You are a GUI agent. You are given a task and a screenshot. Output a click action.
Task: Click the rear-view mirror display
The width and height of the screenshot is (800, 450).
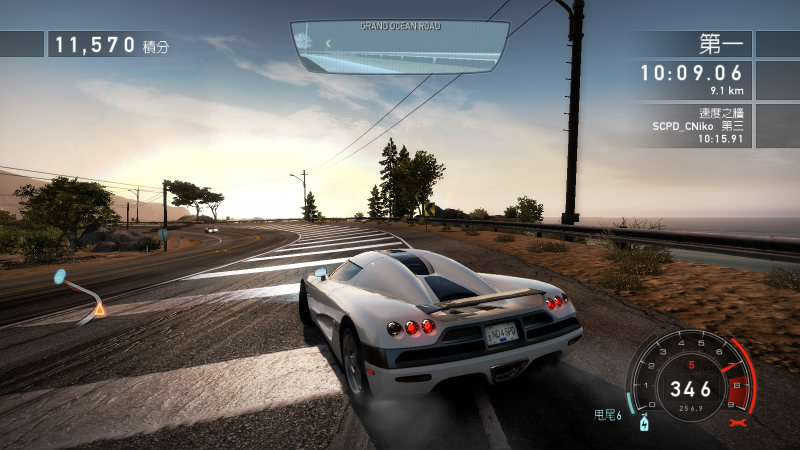tap(400, 48)
